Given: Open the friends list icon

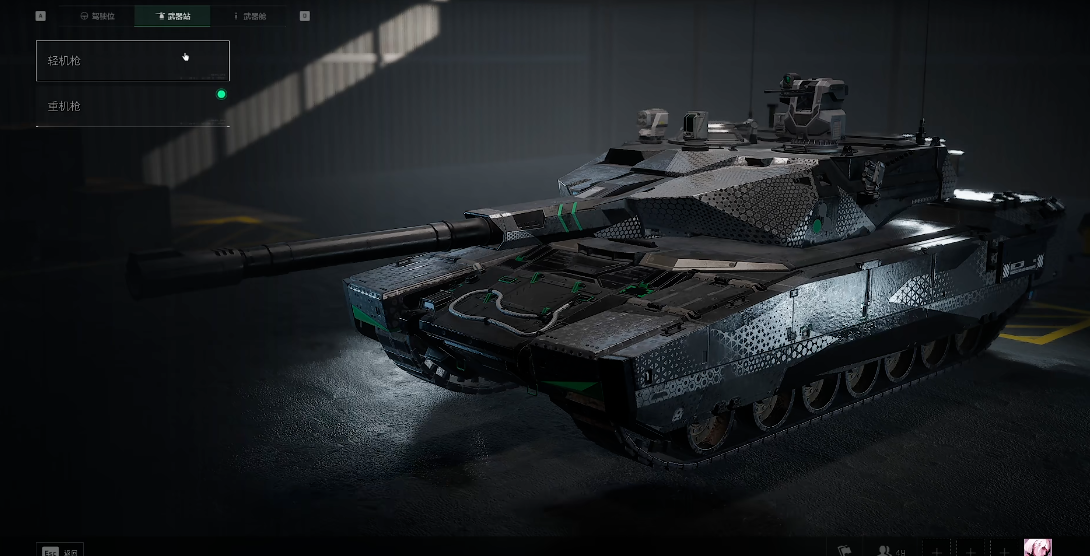Looking at the screenshot, I should tap(886, 550).
